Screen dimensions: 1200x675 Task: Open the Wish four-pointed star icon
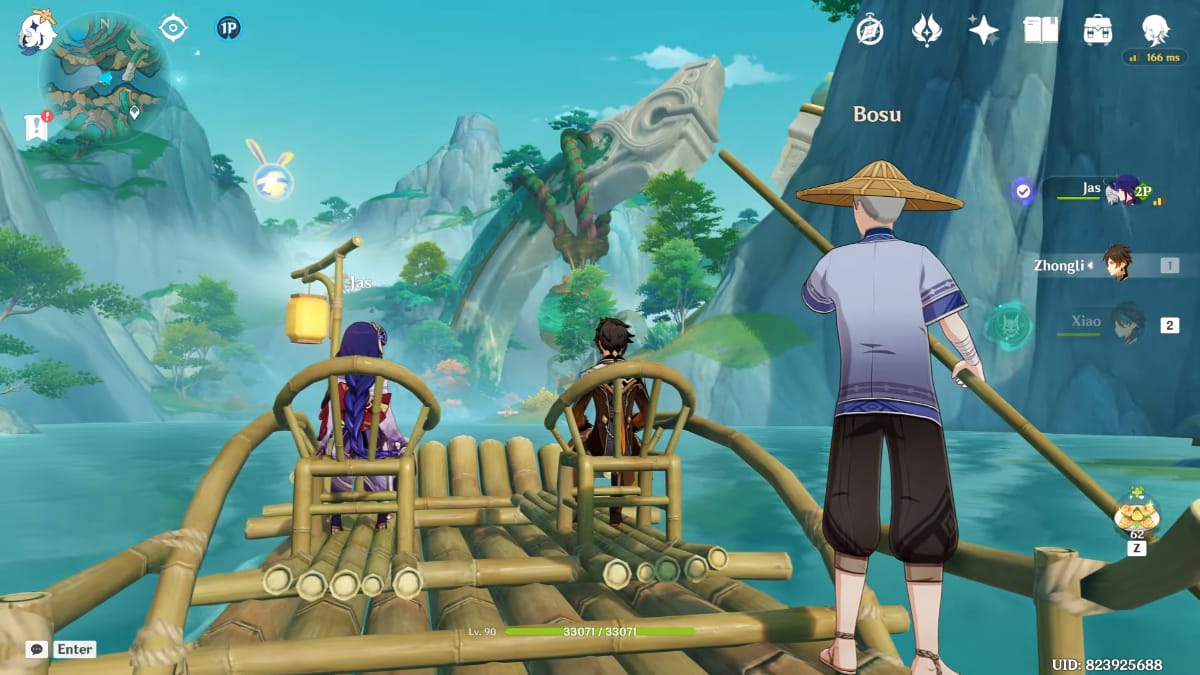[x=984, y=30]
